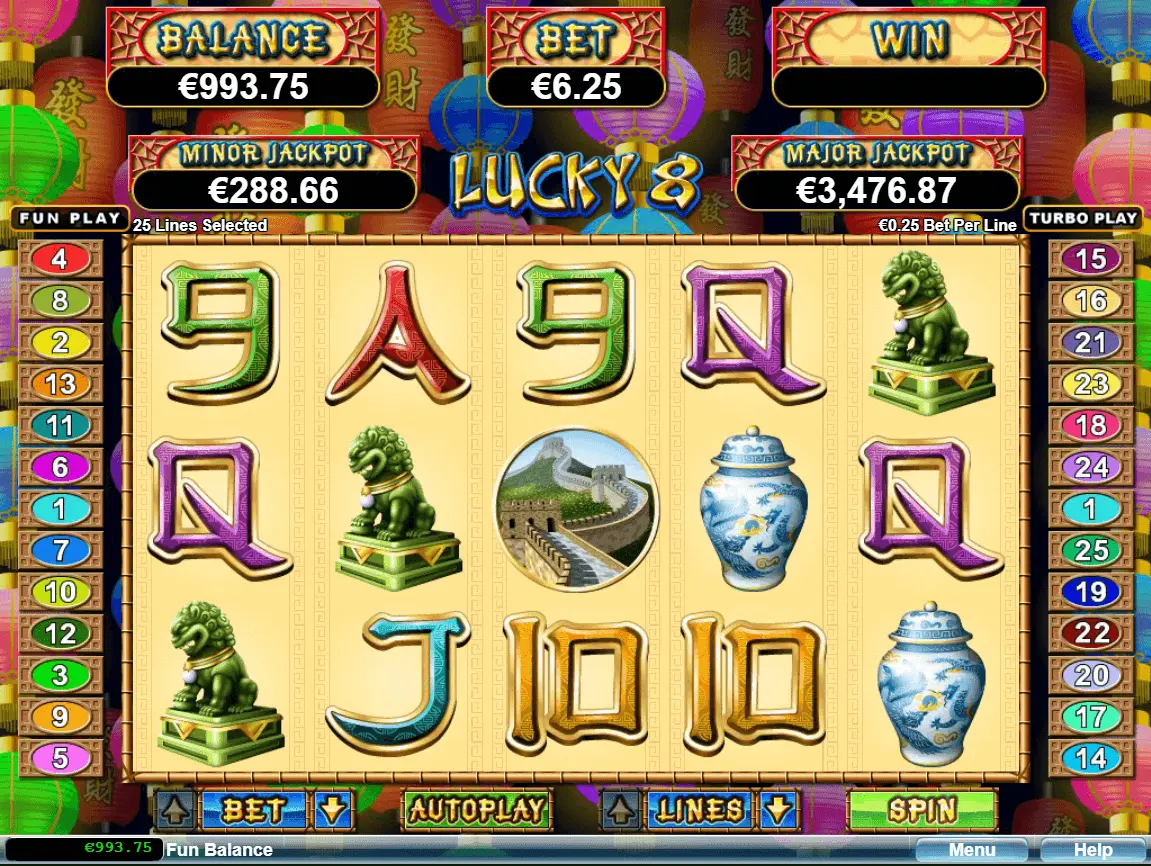Open the Help page
The width and height of the screenshot is (1151, 866).
pos(1093,851)
